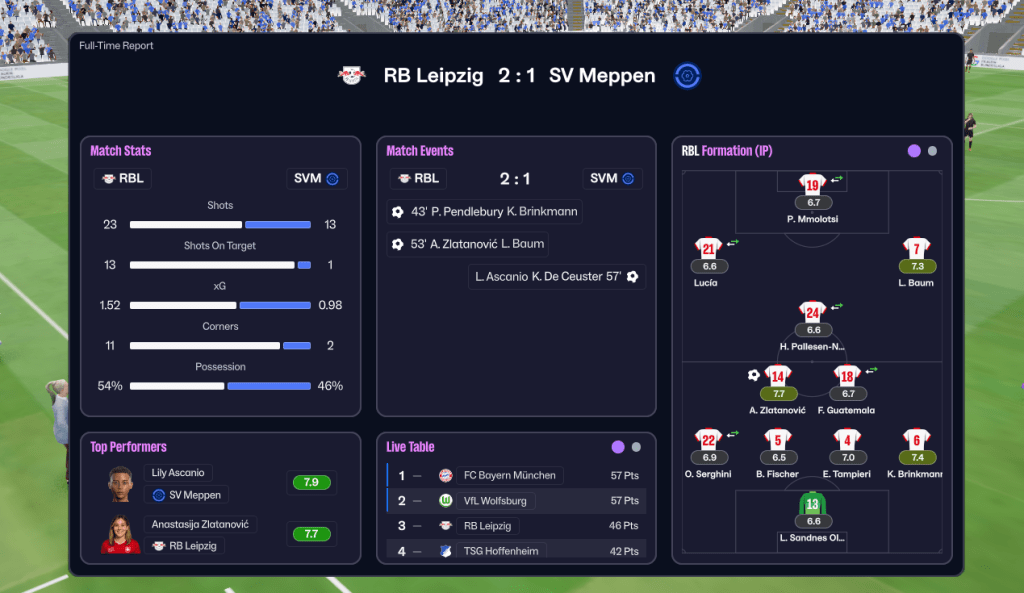Image resolution: width=1024 pixels, height=593 pixels.
Task: Switch formation view with the purple dot
Action: pyautogui.click(x=913, y=151)
